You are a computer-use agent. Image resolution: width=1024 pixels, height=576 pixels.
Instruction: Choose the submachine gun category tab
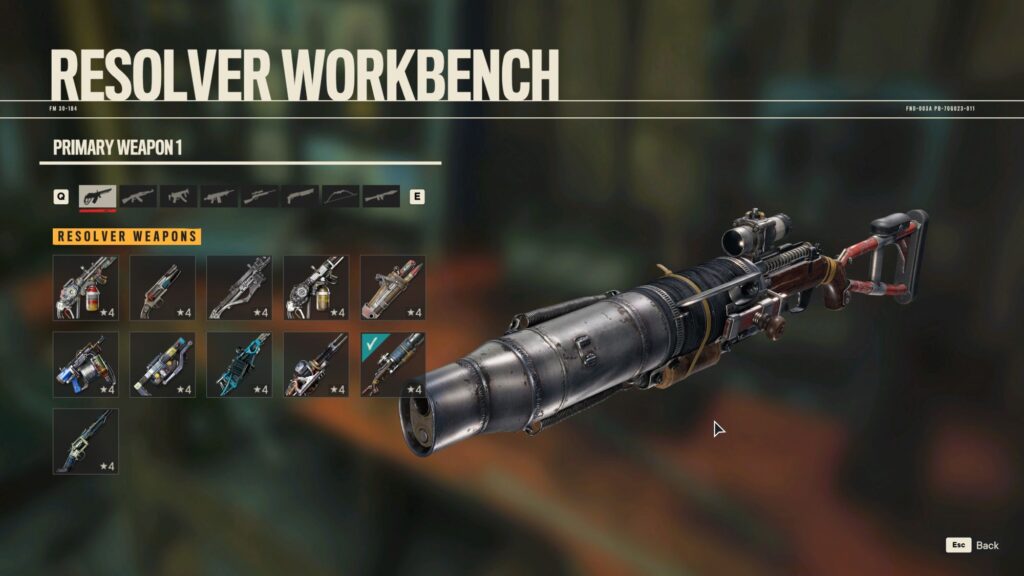pyautogui.click(x=178, y=196)
